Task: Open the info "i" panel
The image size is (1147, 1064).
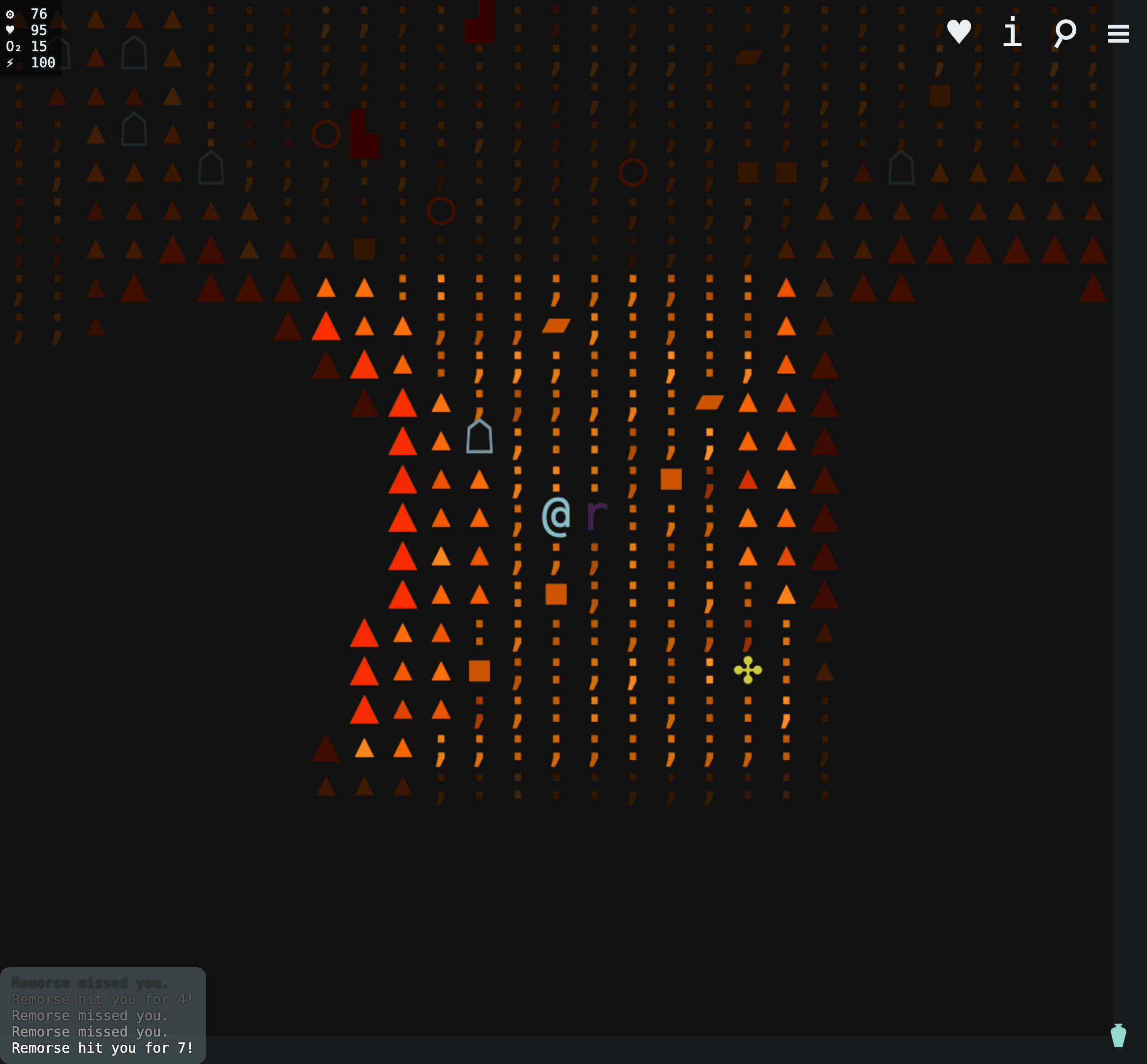Action: point(1012,31)
